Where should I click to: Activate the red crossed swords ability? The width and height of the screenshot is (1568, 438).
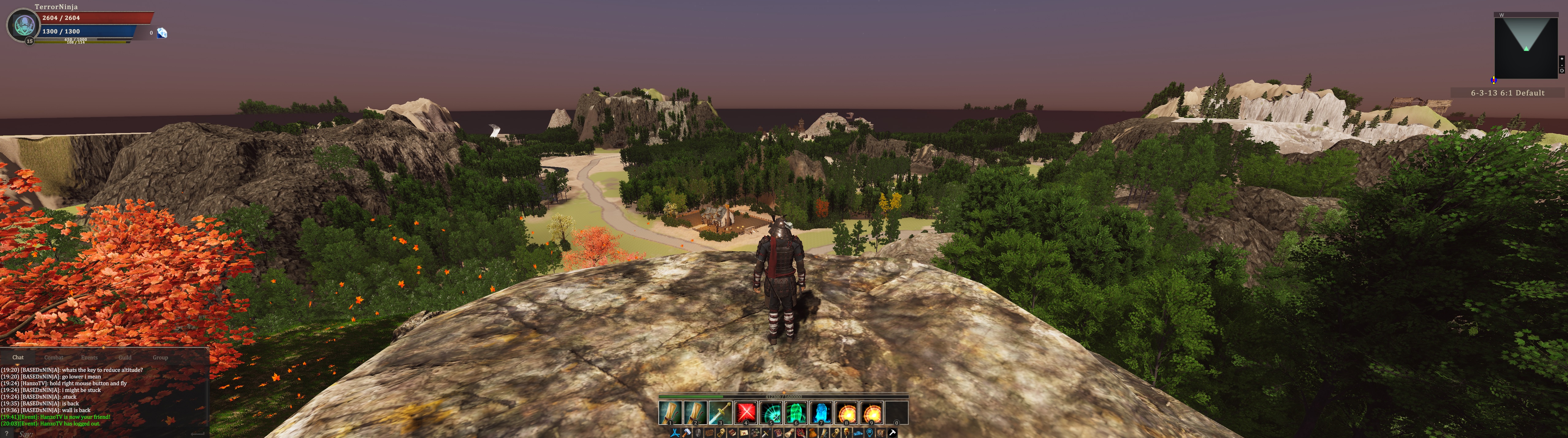tap(746, 413)
